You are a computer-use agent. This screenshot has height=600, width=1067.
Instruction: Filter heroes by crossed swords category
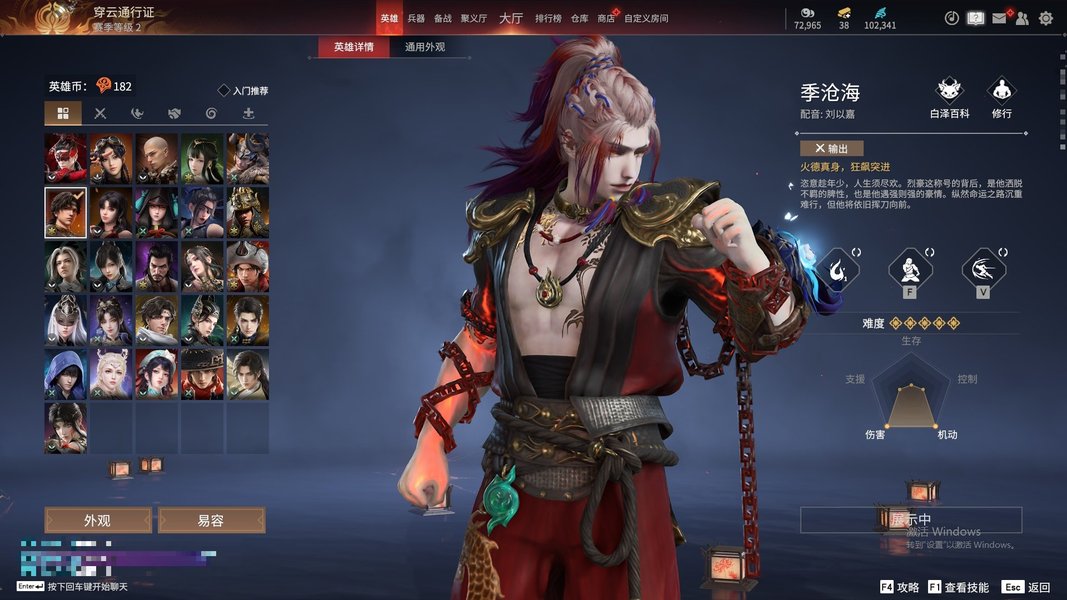[100, 114]
